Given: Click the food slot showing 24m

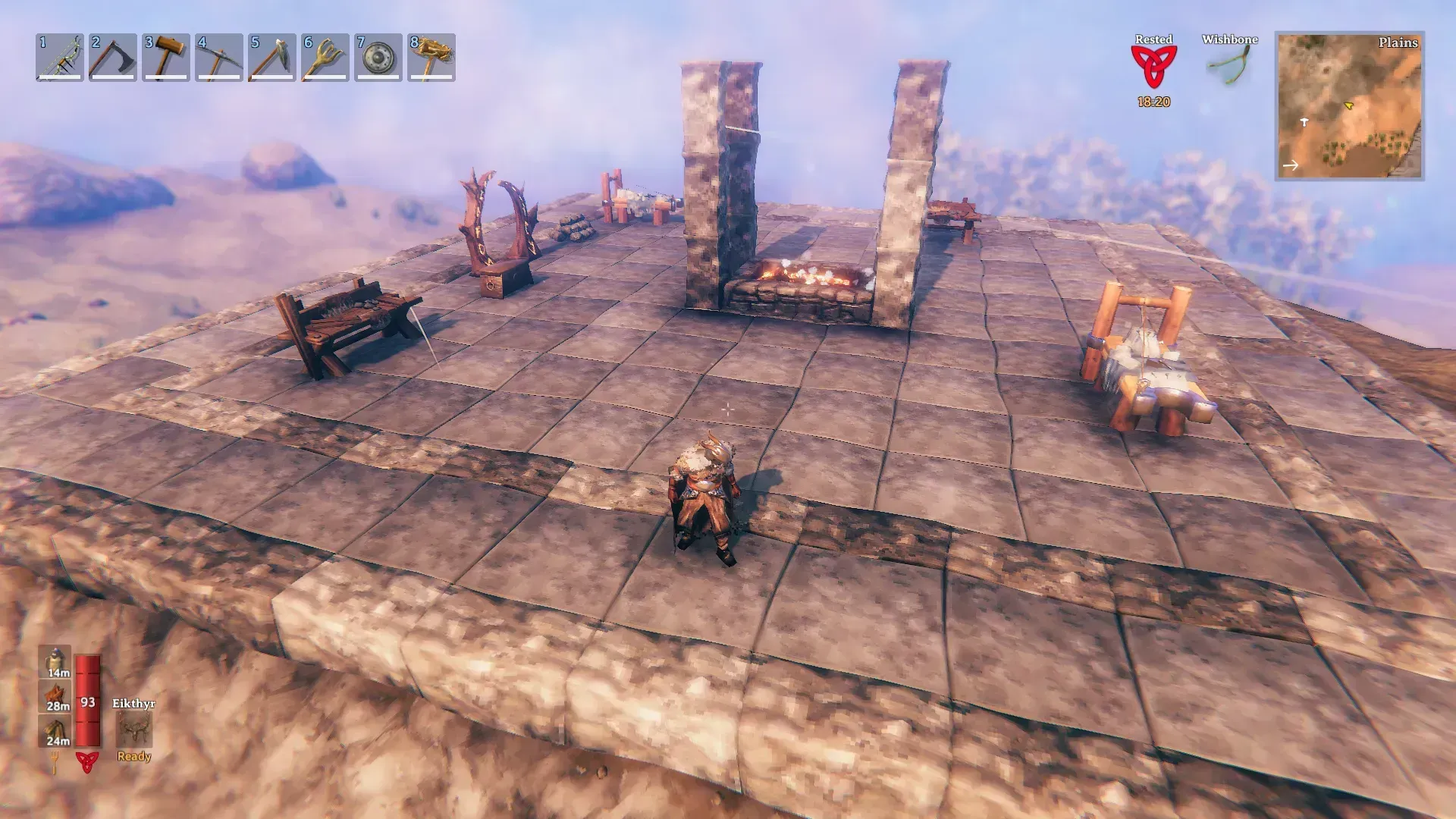Looking at the screenshot, I should pos(55,731).
